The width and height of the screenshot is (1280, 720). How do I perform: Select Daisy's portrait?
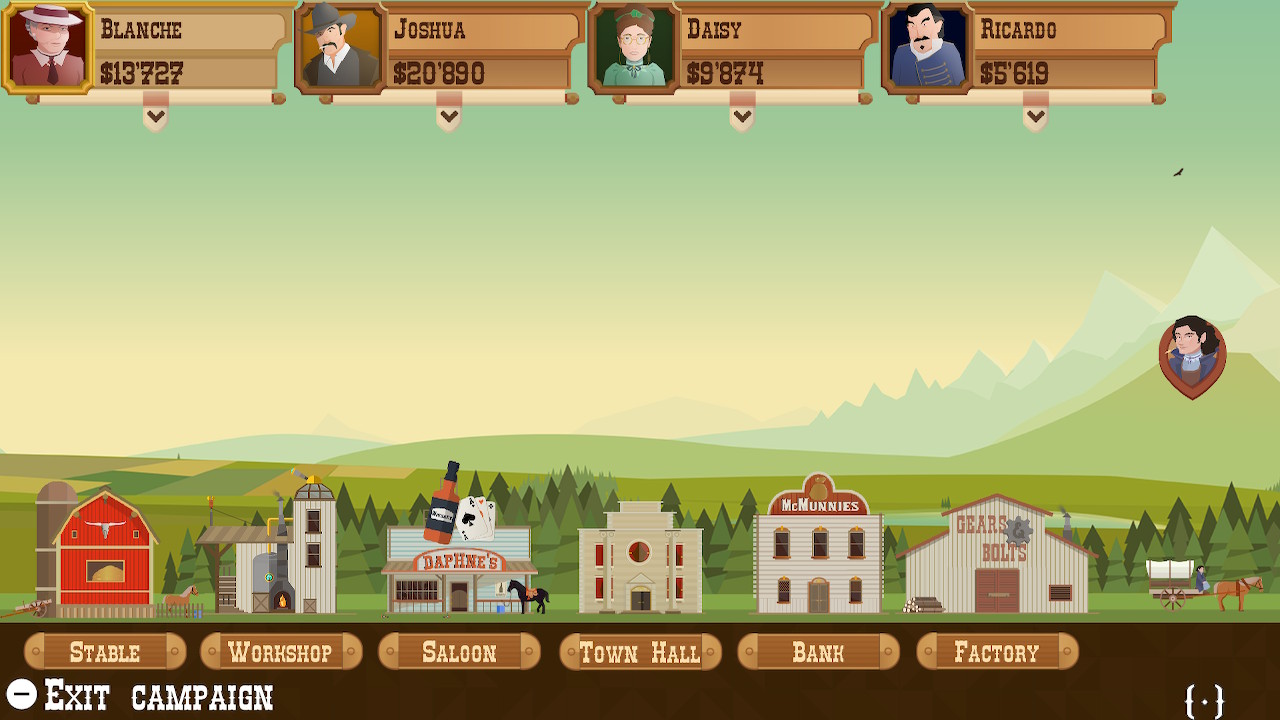pos(634,47)
